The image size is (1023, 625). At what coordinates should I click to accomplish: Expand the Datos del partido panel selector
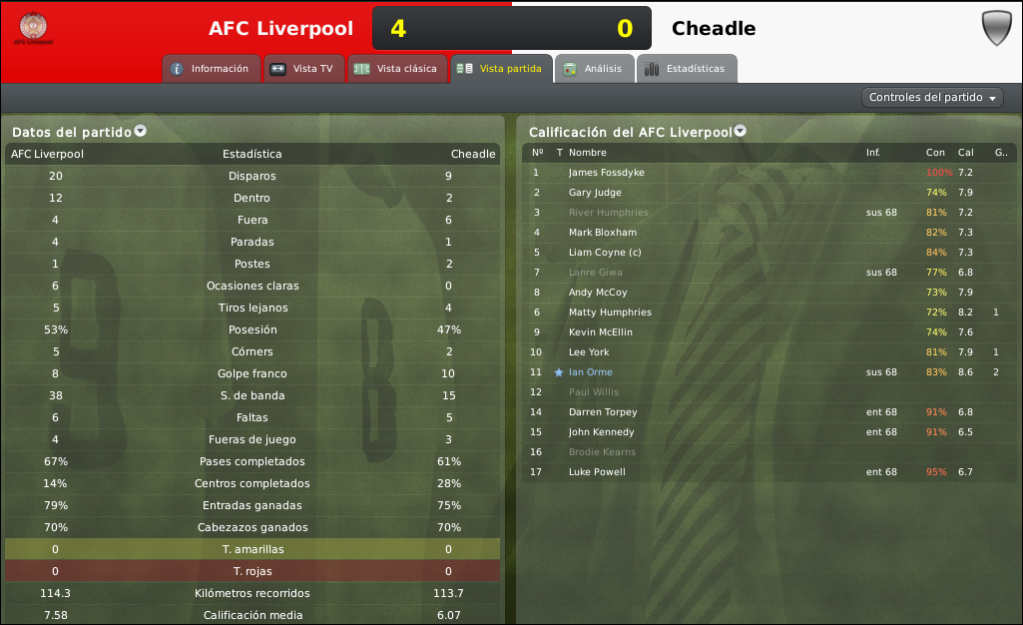click(x=140, y=131)
